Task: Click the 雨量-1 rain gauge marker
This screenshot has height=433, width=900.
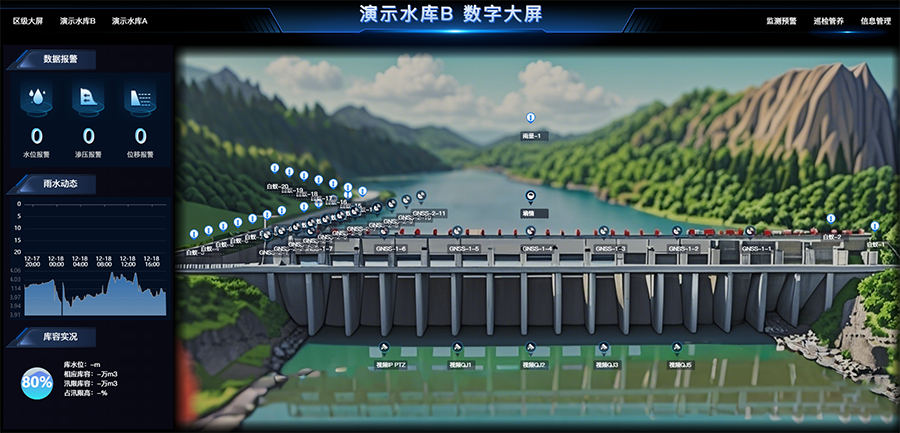Action: pyautogui.click(x=530, y=119)
